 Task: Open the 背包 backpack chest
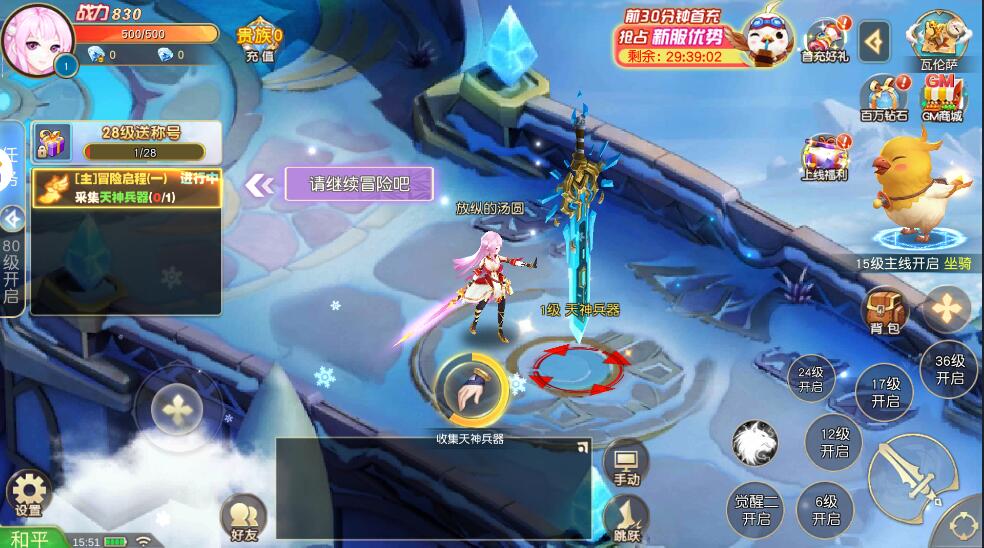(x=885, y=308)
